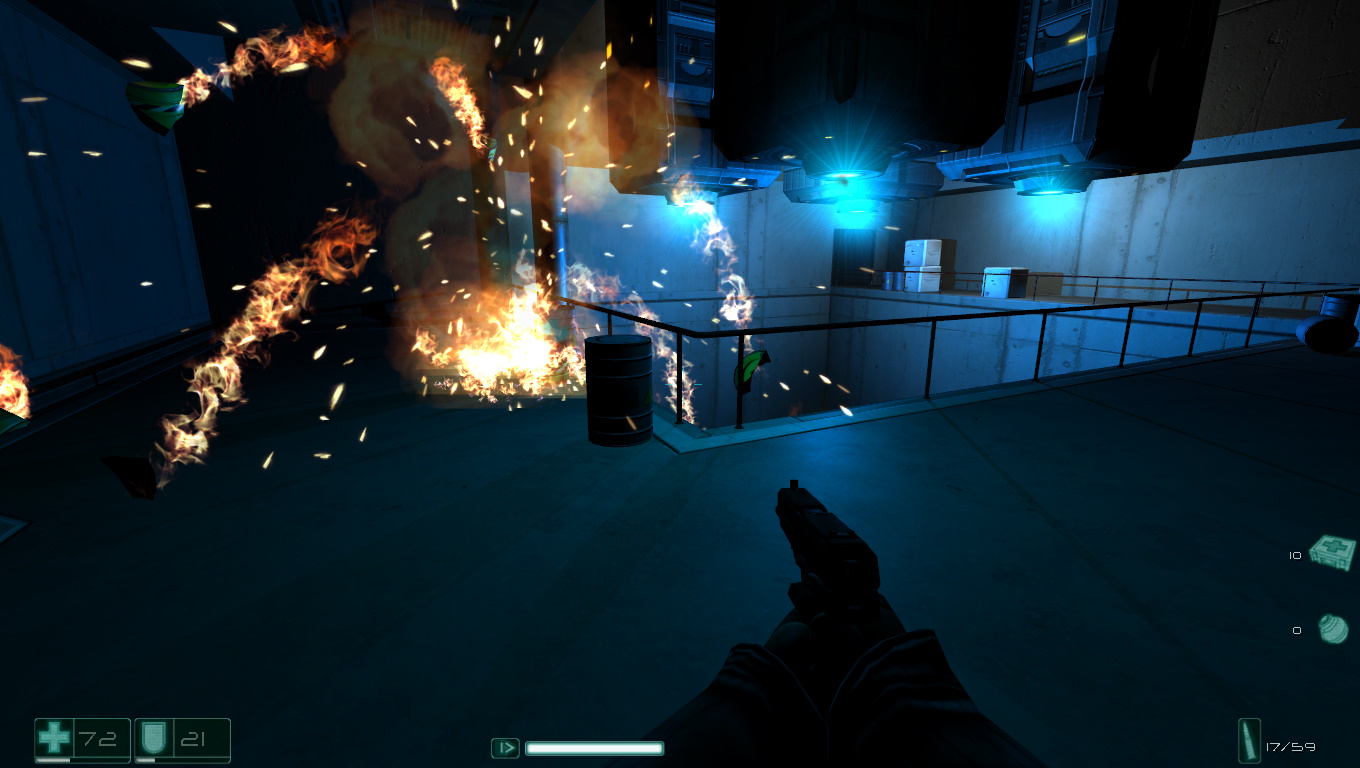Activate the slow-motion reflex icon
Viewport: 1360px width, 768px height.
(505, 747)
